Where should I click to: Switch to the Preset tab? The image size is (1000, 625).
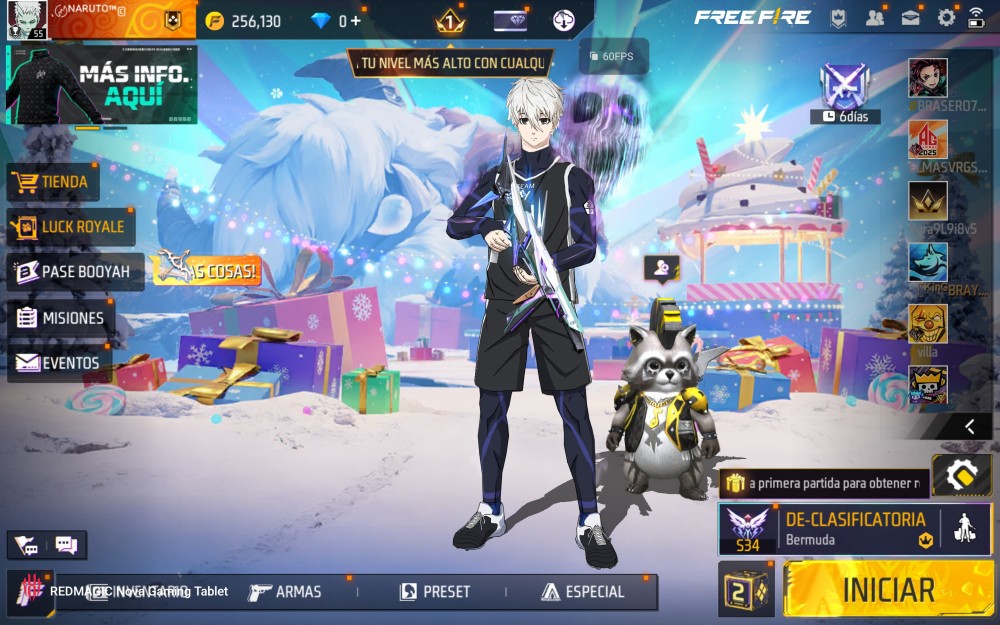pyautogui.click(x=435, y=592)
